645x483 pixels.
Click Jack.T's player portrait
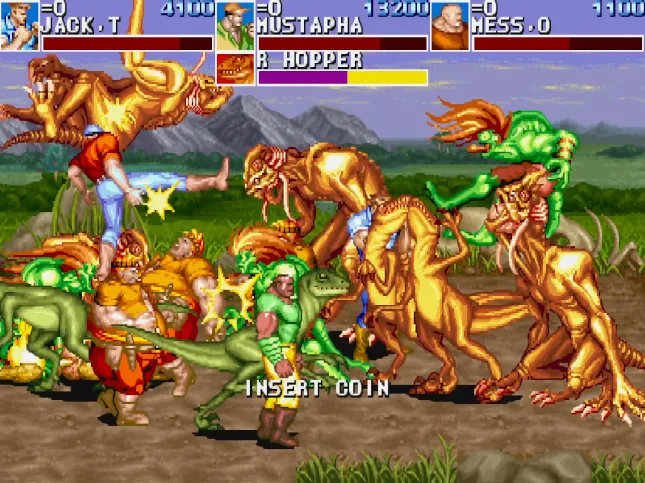(19, 26)
